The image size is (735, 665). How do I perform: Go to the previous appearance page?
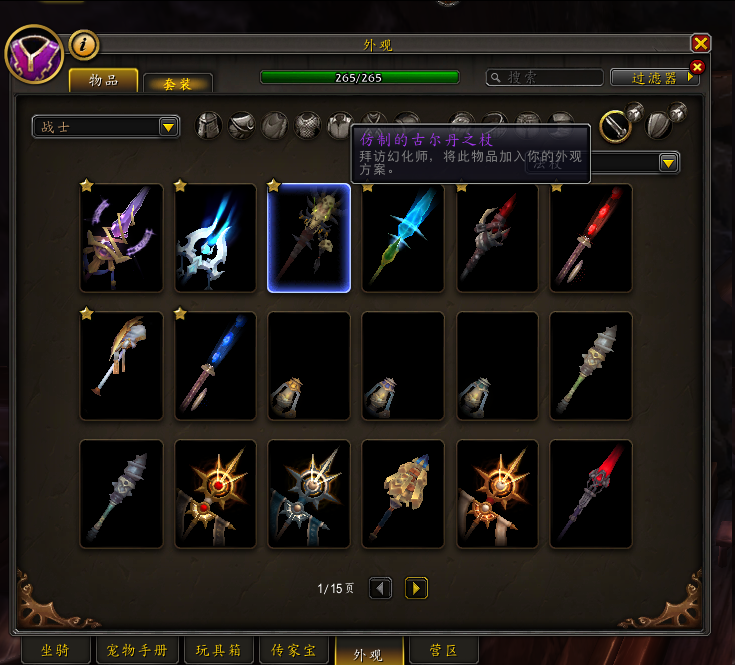pos(380,588)
